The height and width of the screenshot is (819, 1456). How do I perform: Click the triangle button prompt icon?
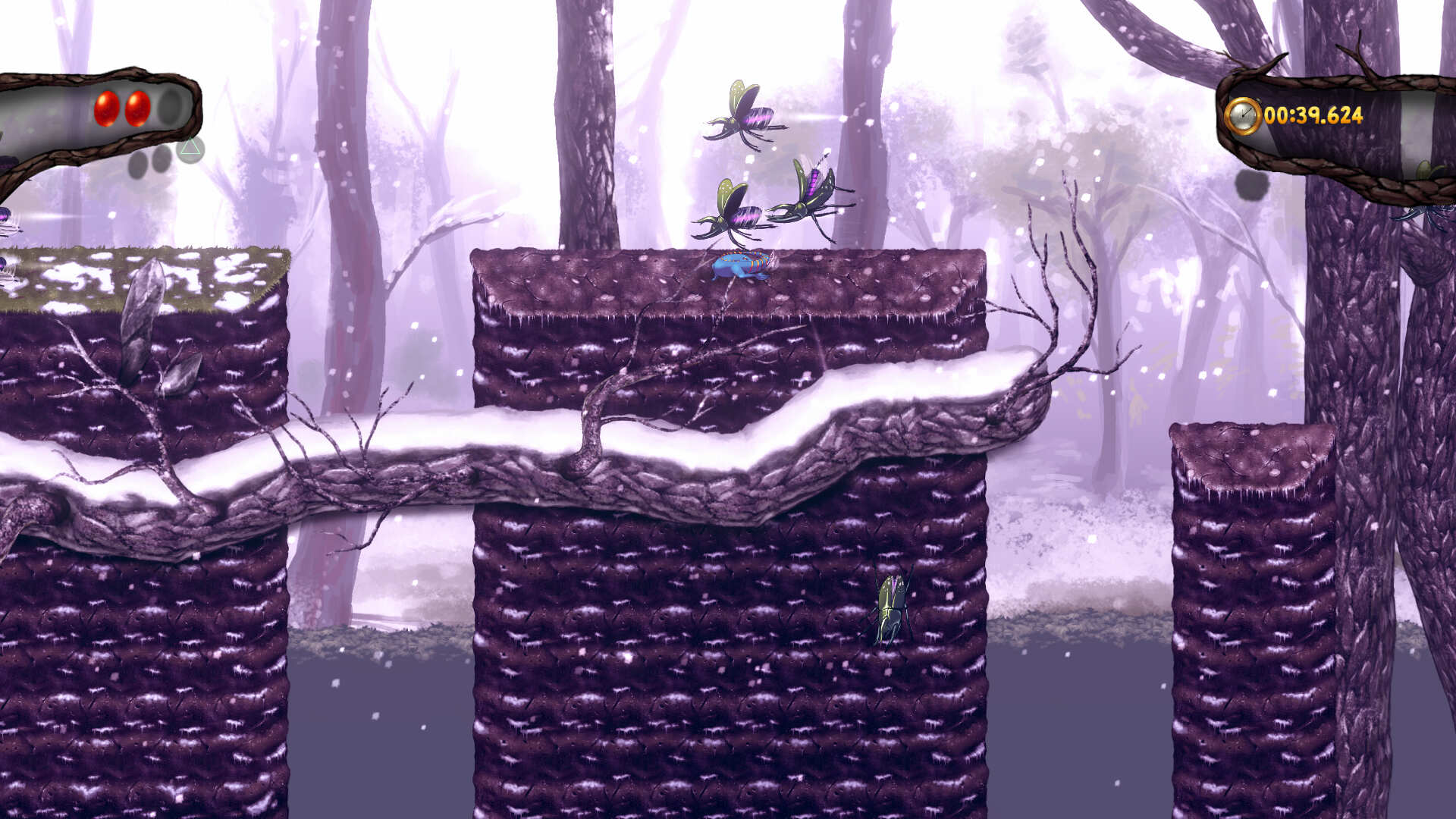click(191, 149)
